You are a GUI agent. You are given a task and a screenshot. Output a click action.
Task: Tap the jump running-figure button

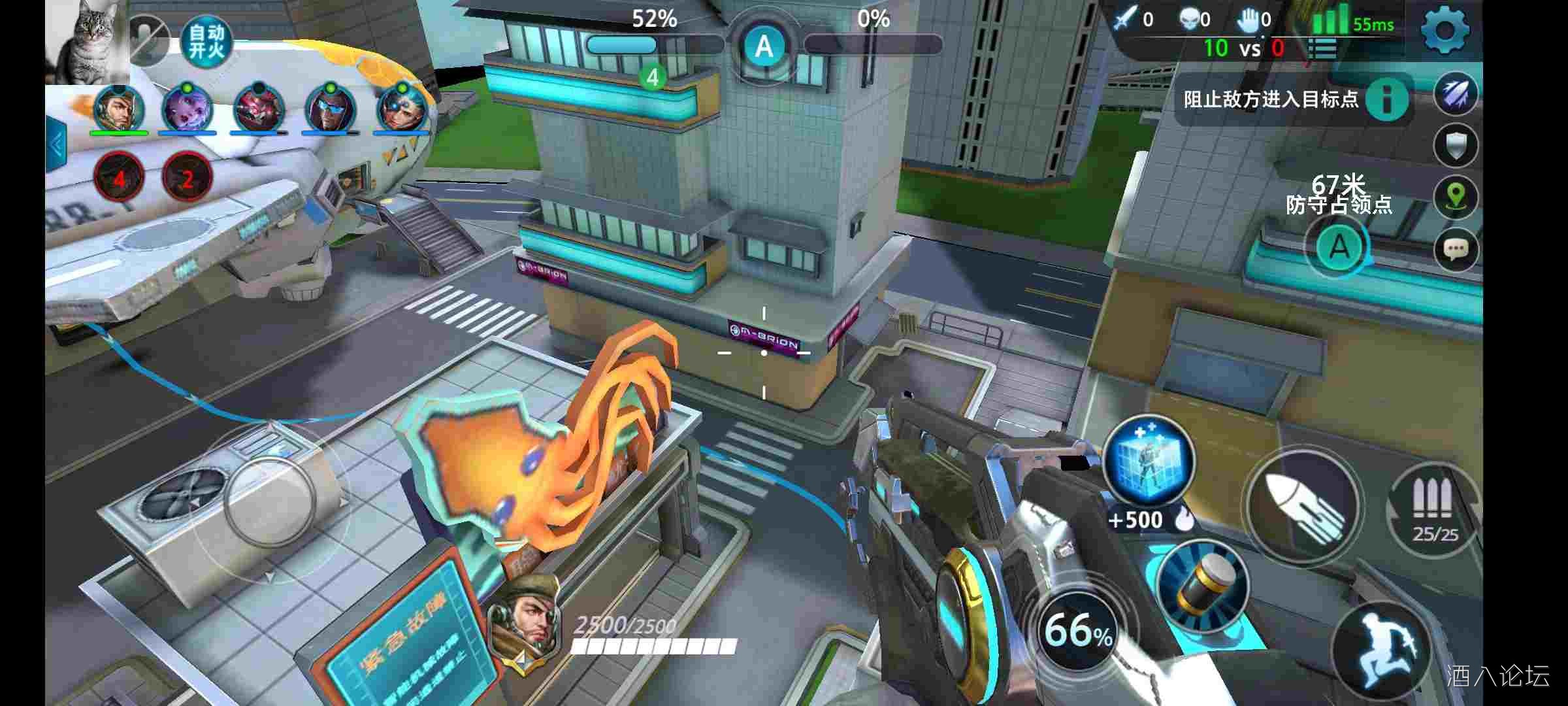pyautogui.click(x=1383, y=649)
